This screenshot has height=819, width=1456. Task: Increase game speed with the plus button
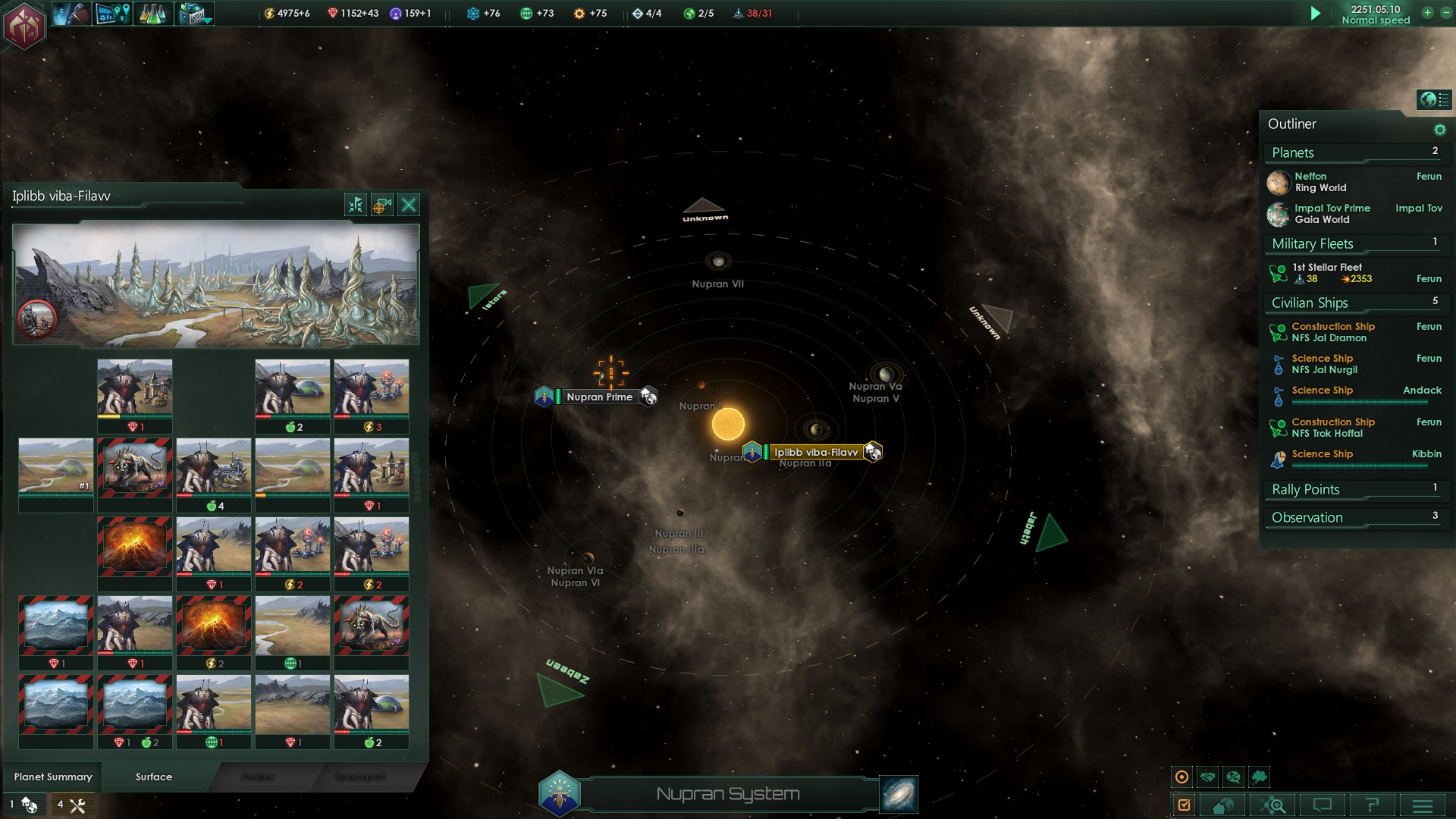tap(1427, 13)
